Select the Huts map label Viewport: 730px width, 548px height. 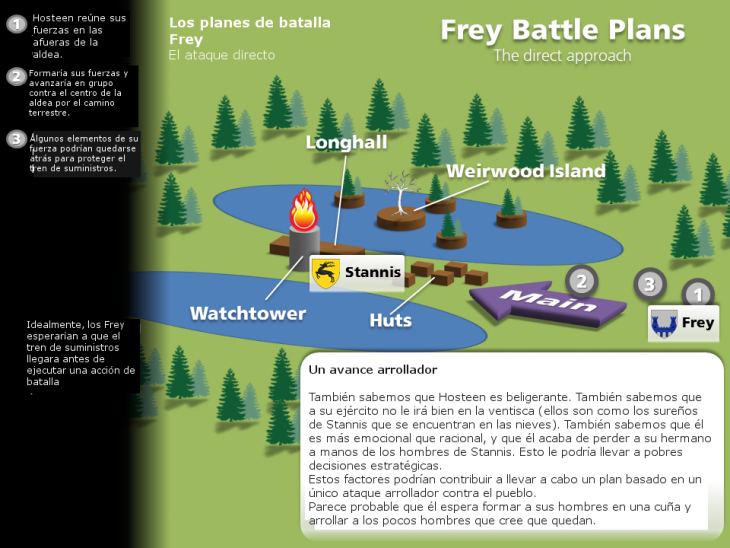(x=390, y=320)
